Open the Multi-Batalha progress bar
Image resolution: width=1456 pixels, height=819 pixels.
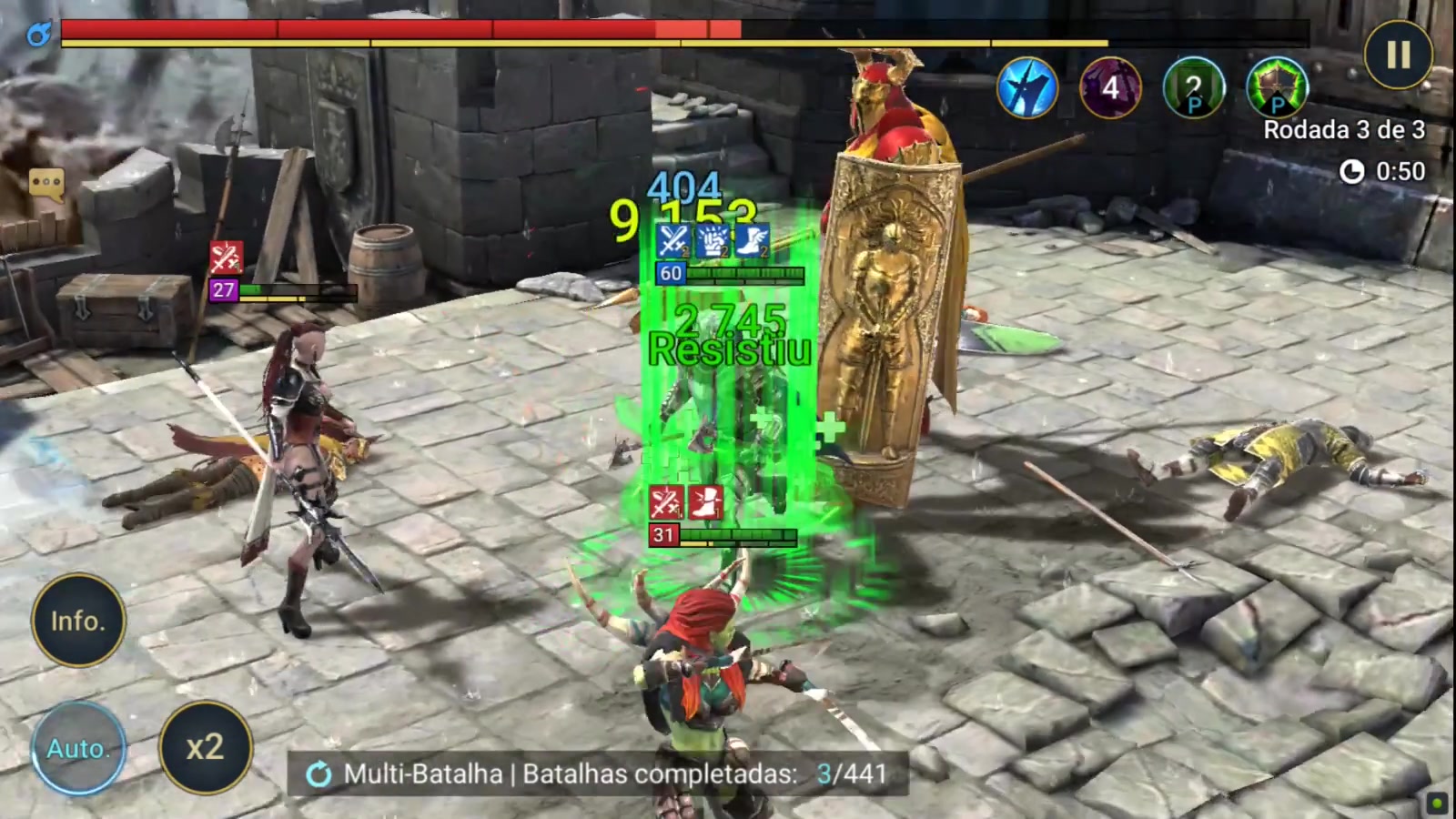pyautogui.click(x=598, y=774)
